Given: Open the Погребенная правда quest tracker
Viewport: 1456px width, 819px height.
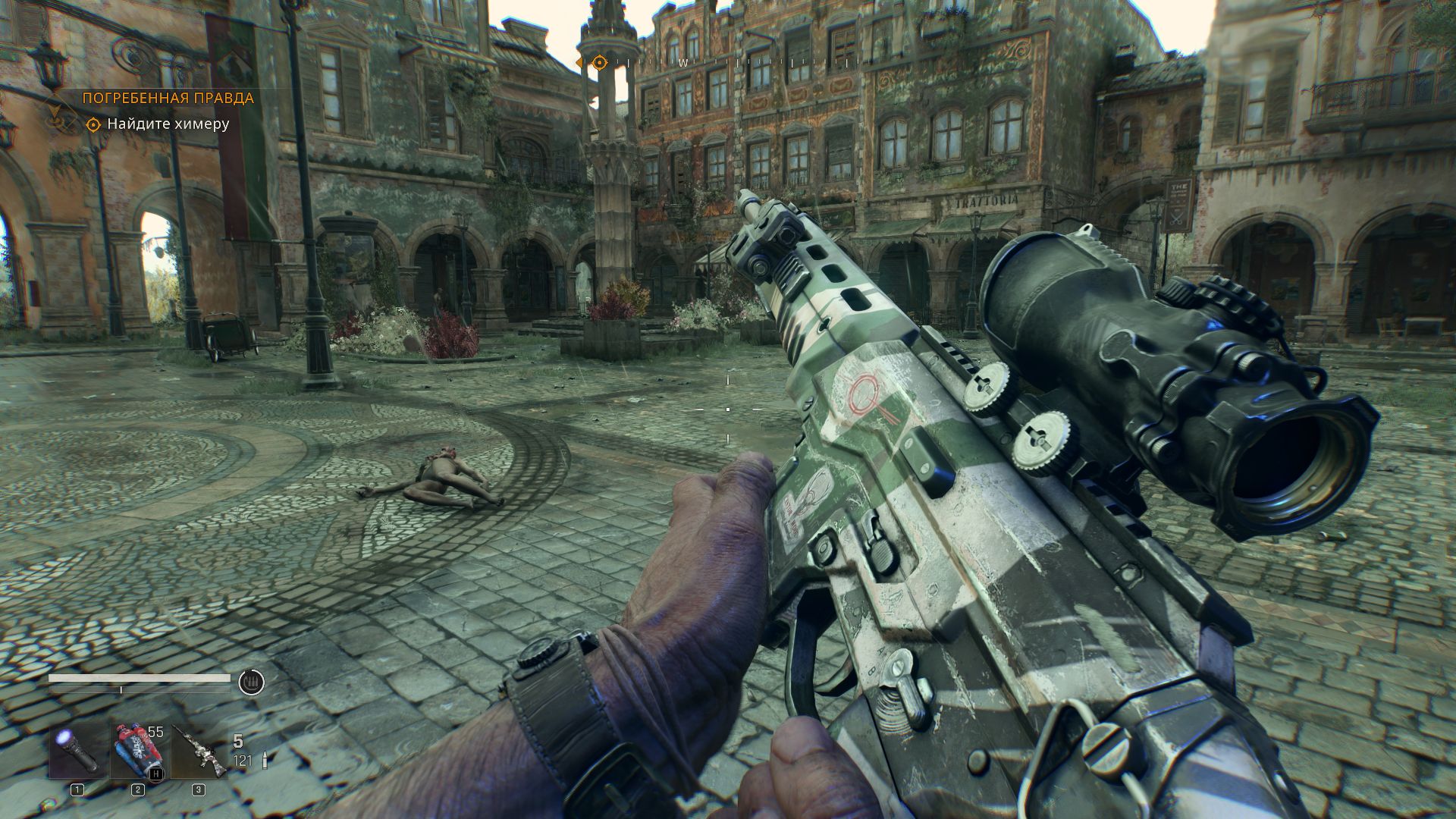Looking at the screenshot, I should [168, 98].
